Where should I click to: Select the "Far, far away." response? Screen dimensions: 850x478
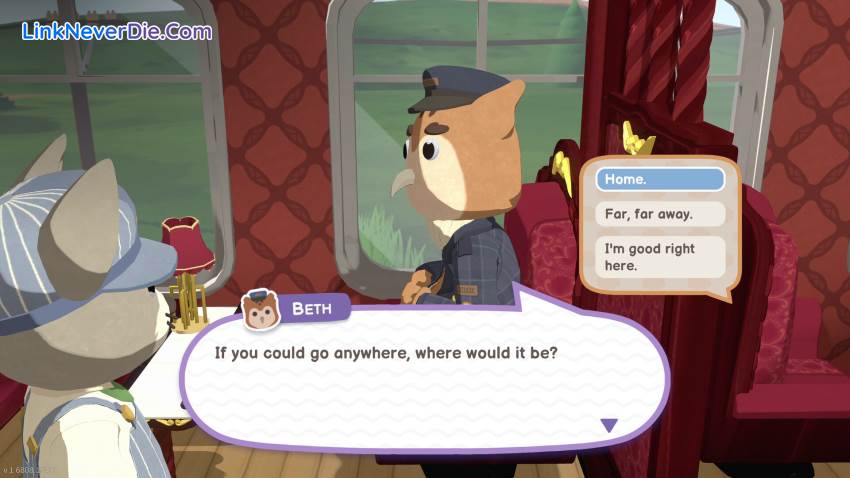pos(659,214)
